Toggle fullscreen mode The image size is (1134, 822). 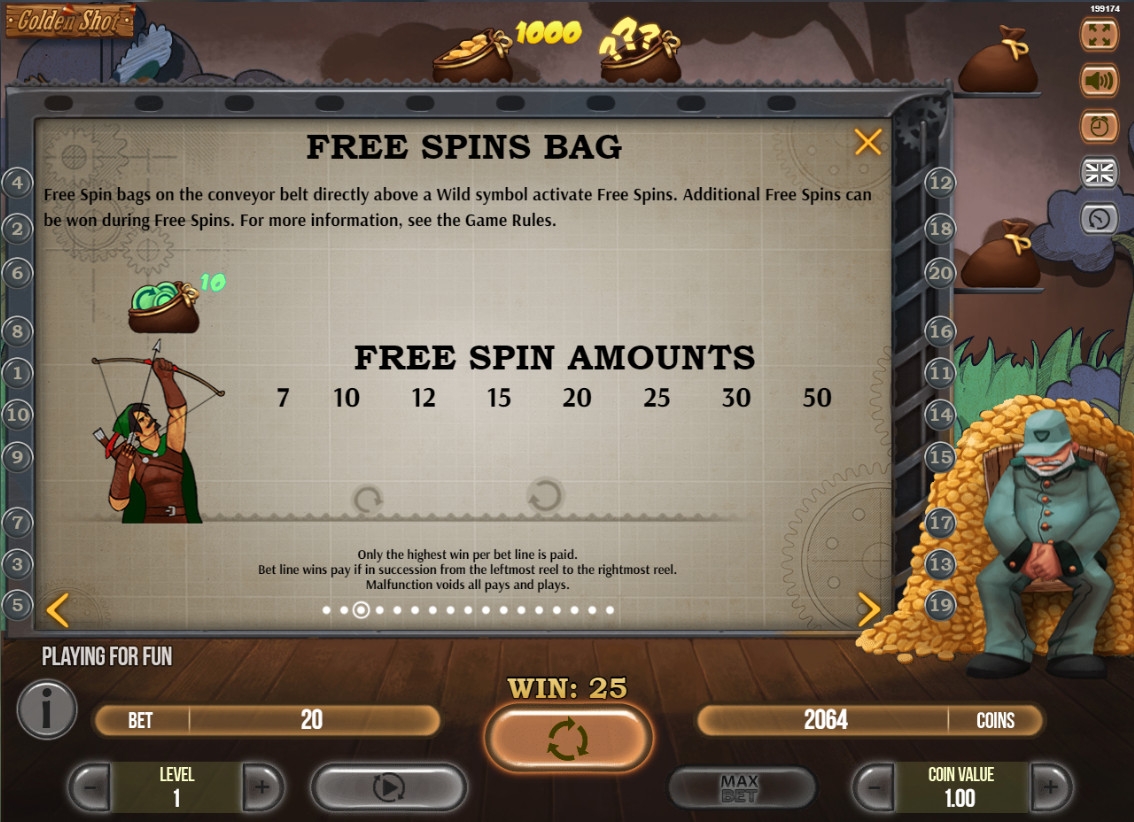[1099, 33]
